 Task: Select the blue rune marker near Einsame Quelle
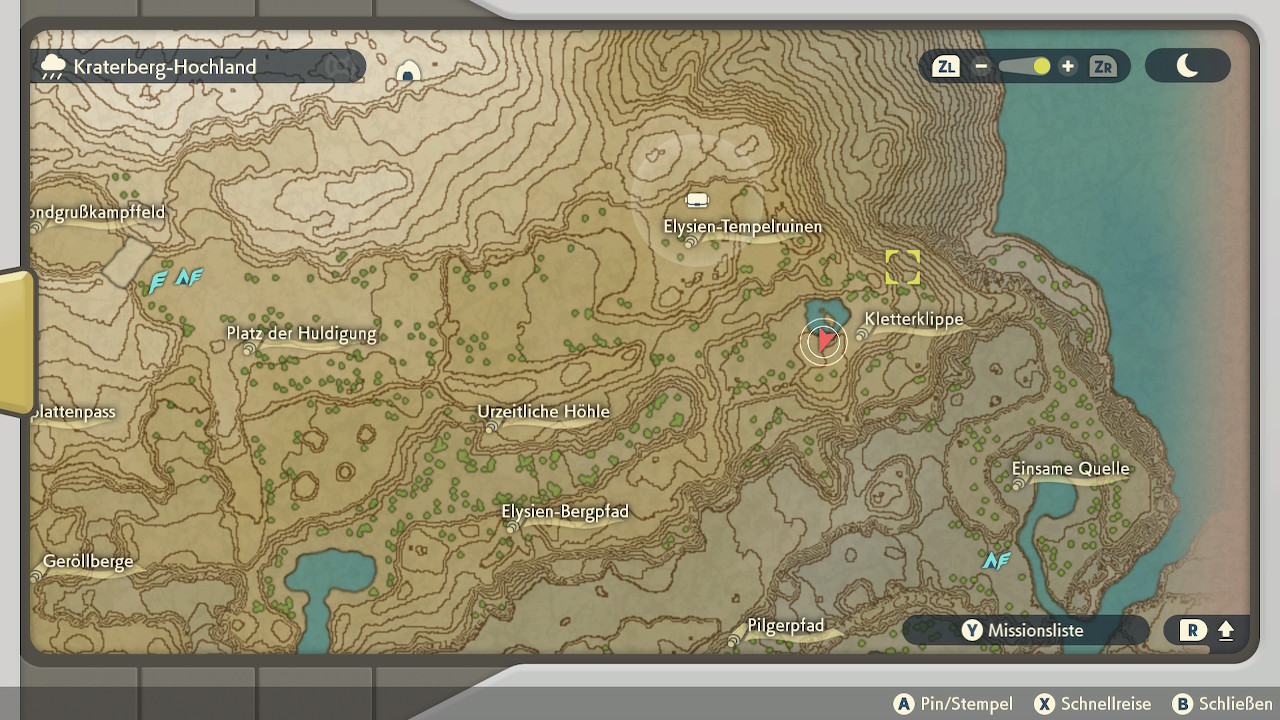click(x=996, y=561)
